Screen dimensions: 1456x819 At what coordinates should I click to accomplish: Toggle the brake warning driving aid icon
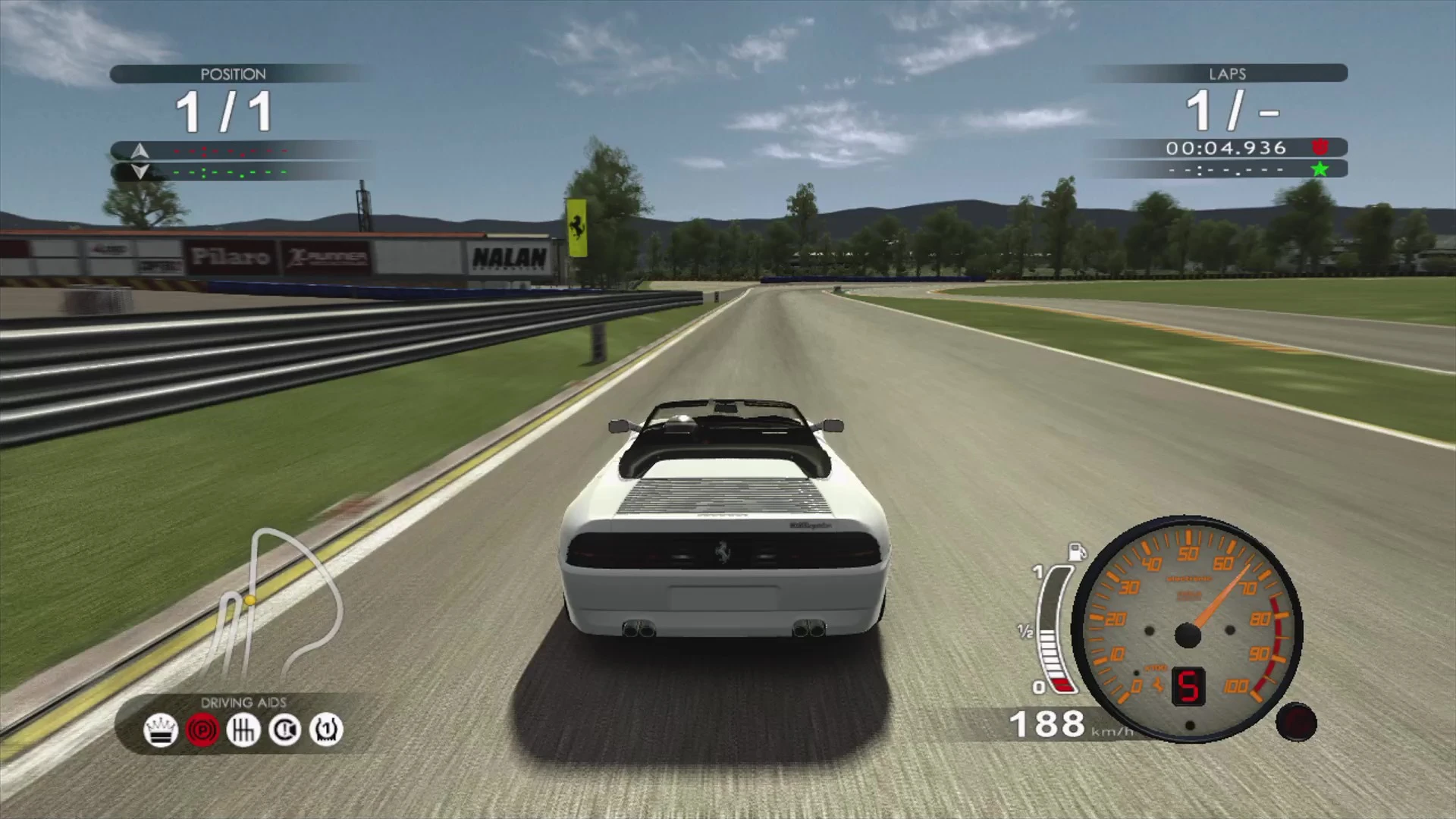click(x=285, y=730)
